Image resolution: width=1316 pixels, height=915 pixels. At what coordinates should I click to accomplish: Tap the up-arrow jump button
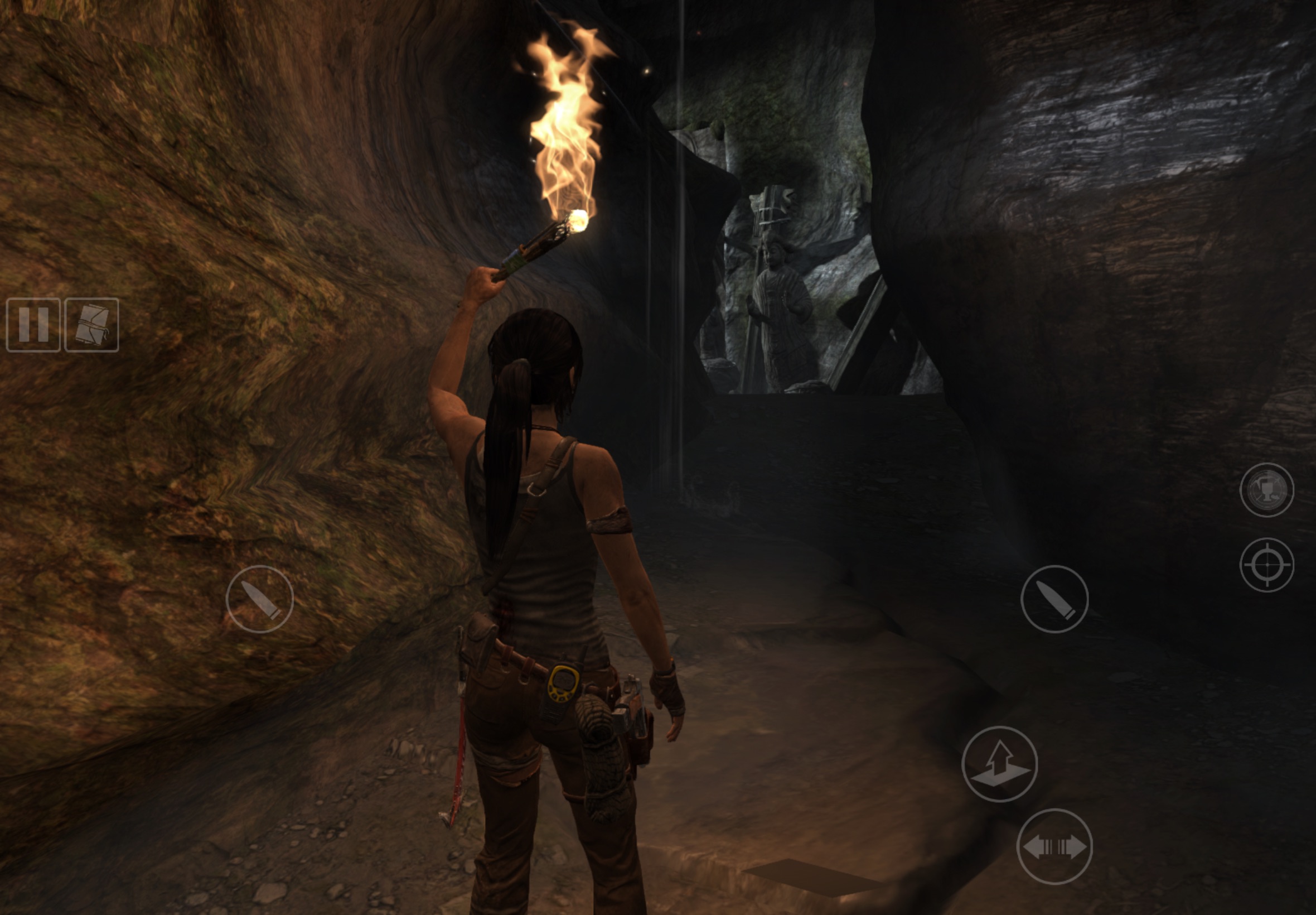pos(999,764)
